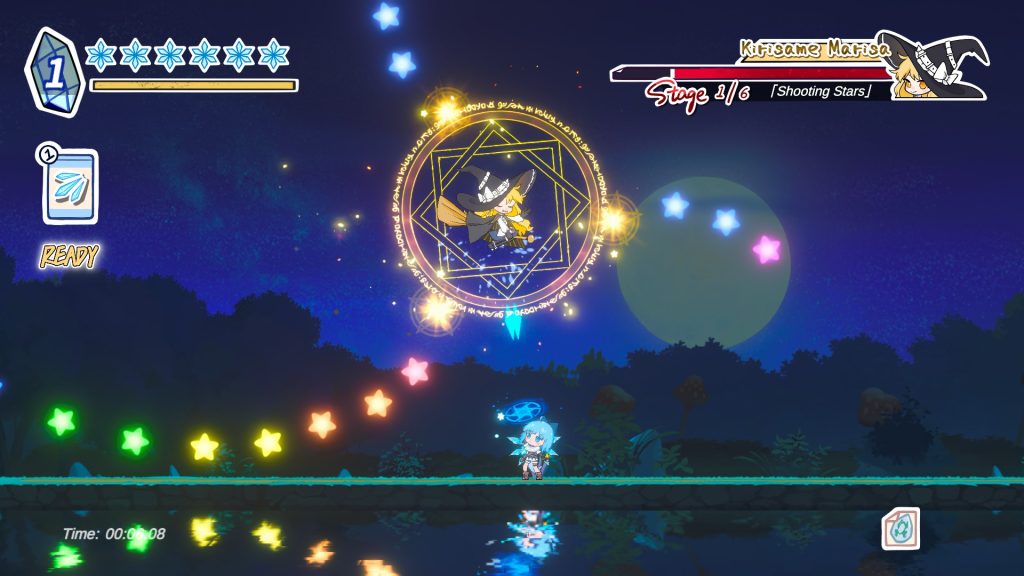The image size is (1024, 576).
Task: Activate the ice shard skill card
Action: point(70,187)
